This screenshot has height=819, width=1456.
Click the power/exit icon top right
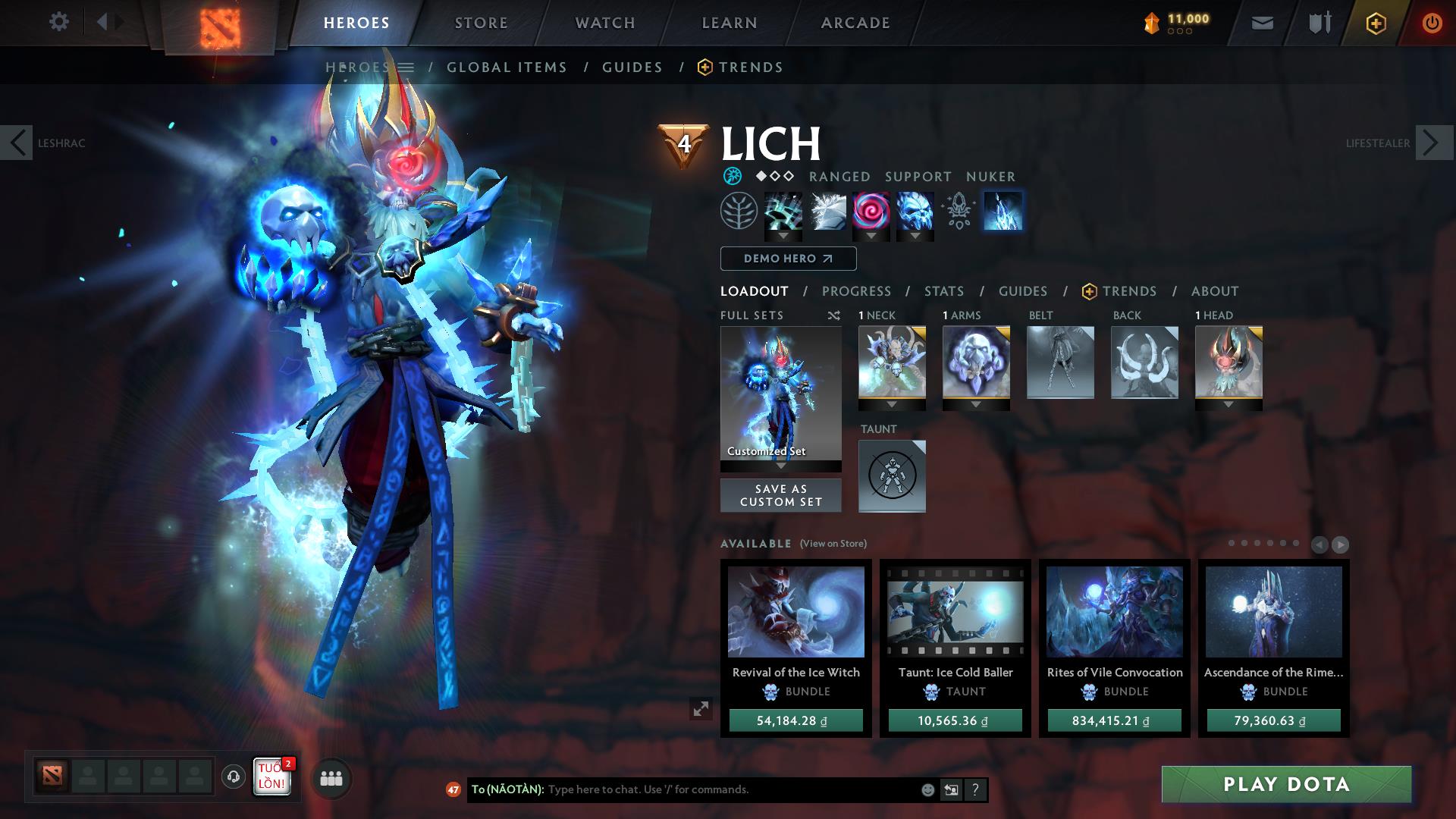(x=1431, y=23)
